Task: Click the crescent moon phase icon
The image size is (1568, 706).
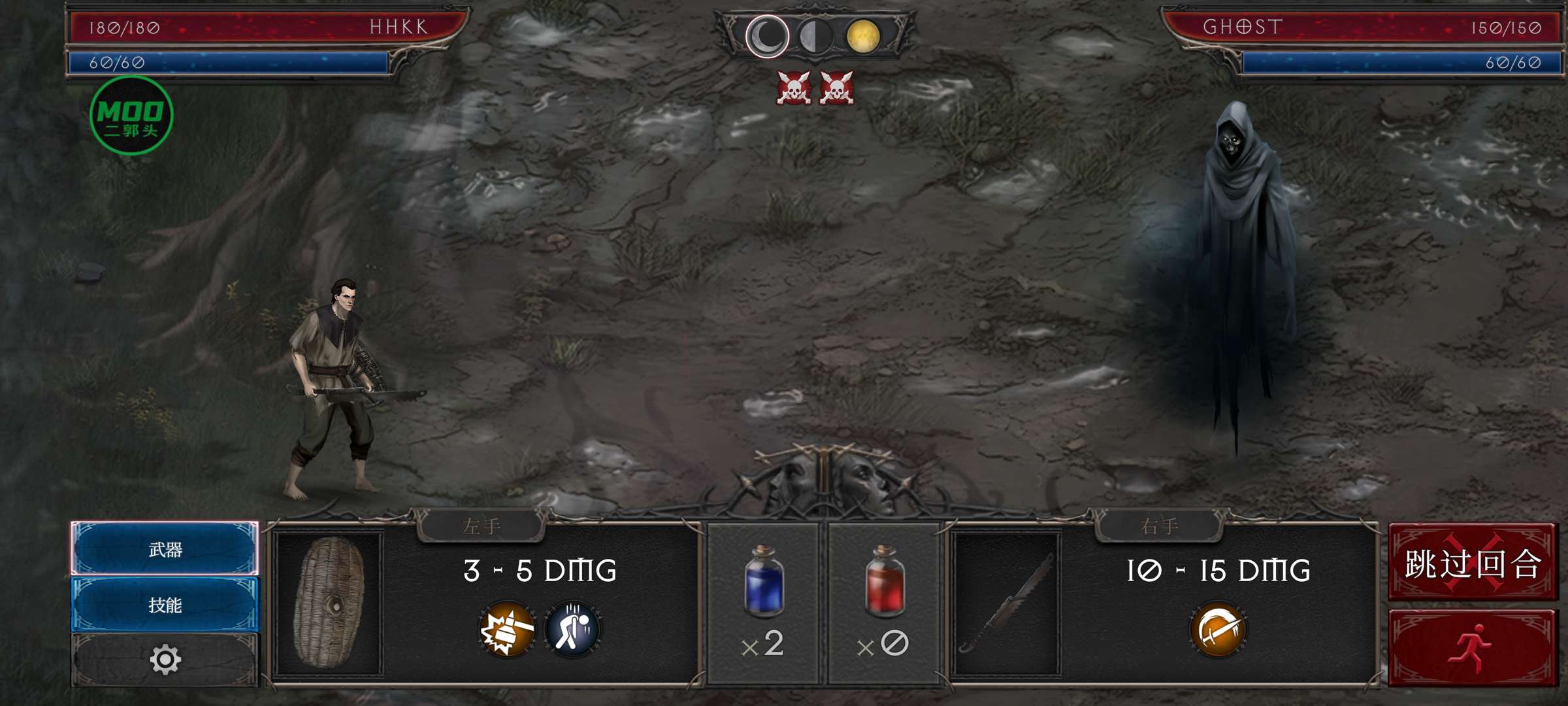Action: click(x=768, y=37)
